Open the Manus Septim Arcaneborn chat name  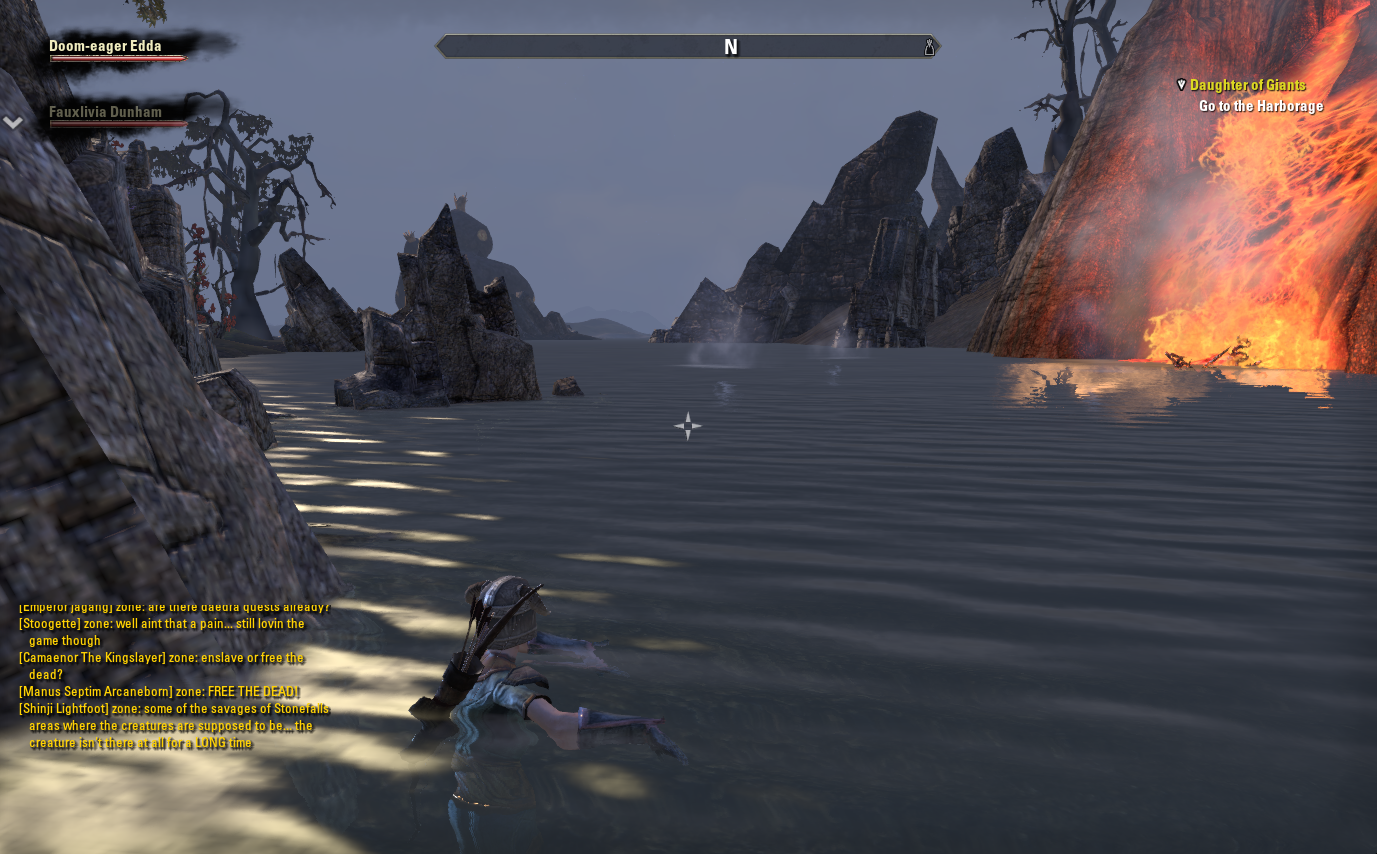click(x=87, y=692)
